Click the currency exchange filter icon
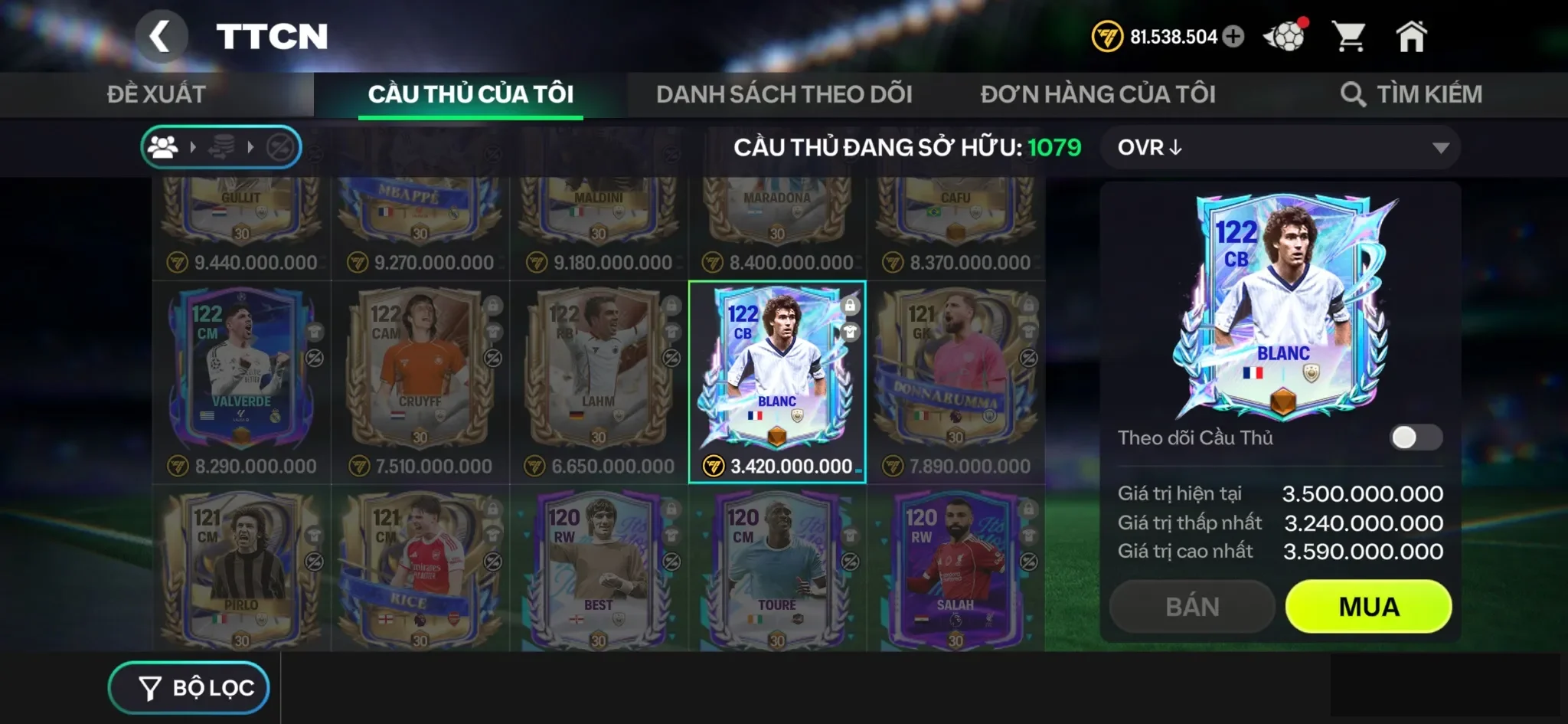The height and width of the screenshot is (724, 1568). (220, 147)
